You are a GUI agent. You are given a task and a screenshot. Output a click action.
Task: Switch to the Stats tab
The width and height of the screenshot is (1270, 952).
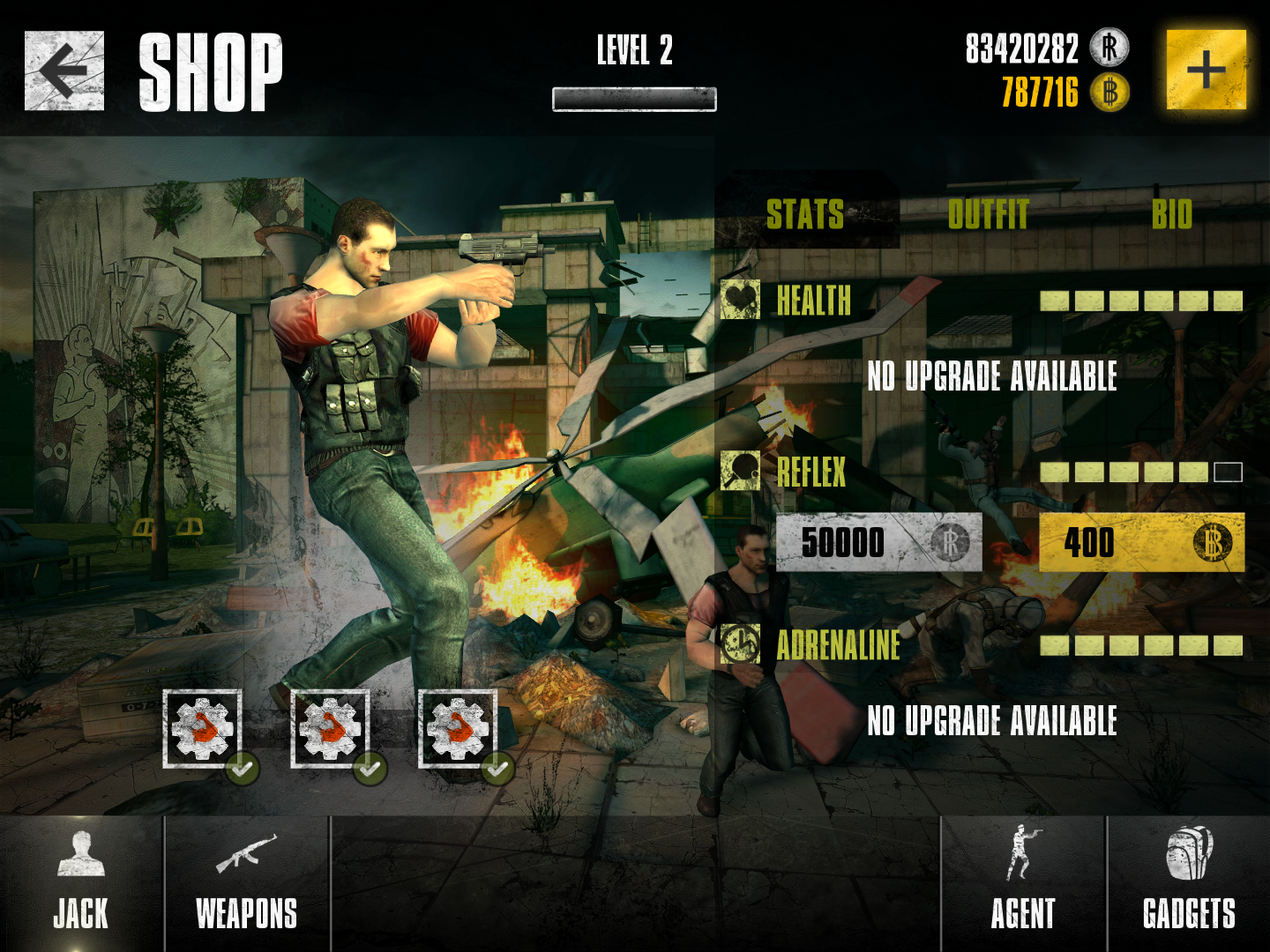pos(805,213)
